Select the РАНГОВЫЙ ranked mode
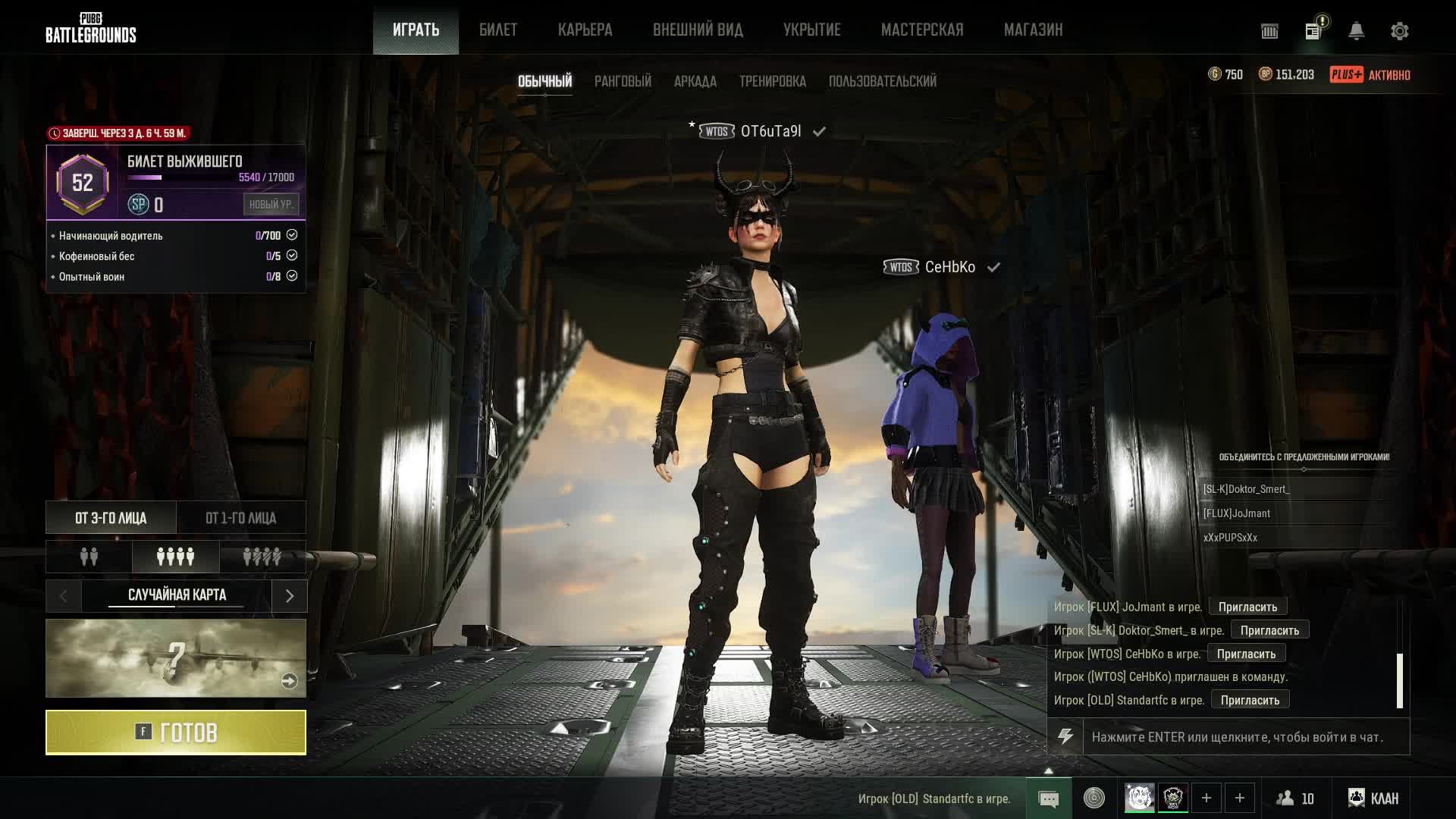Viewport: 1456px width, 819px height. (x=623, y=81)
